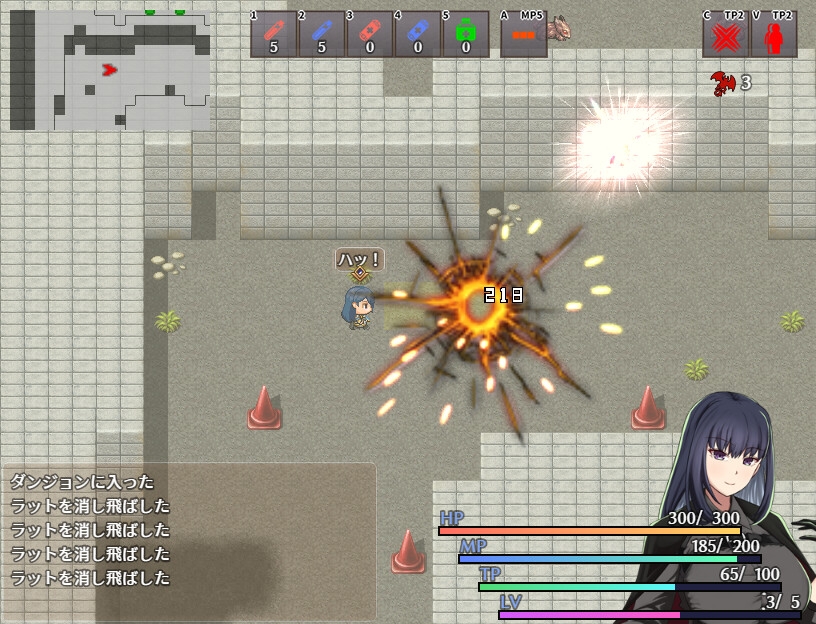Use the red potion in slot 1
The image size is (816, 624).
[x=274, y=34]
